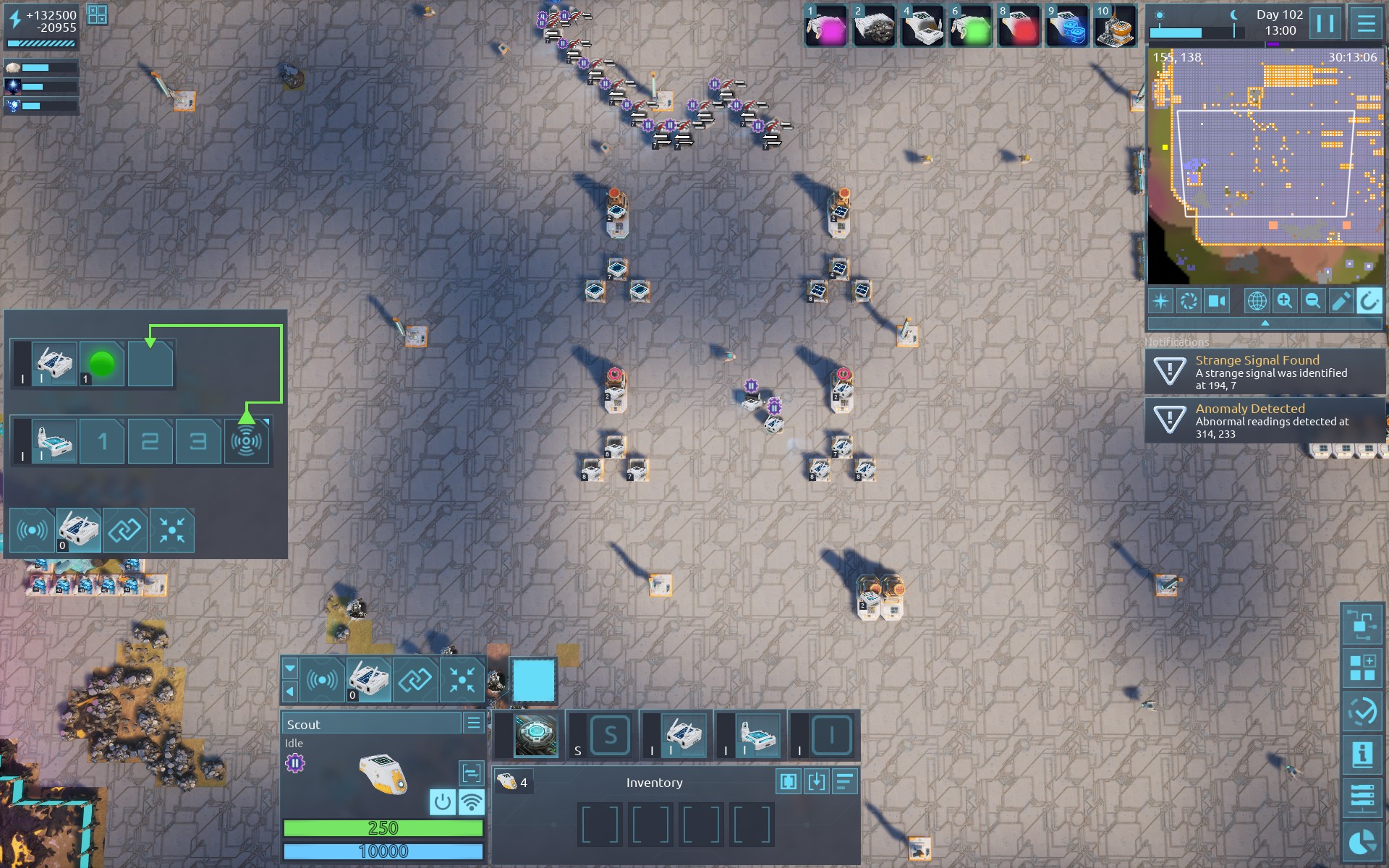Click on the minimap
The height and width of the screenshot is (868, 1389).
1265,166
